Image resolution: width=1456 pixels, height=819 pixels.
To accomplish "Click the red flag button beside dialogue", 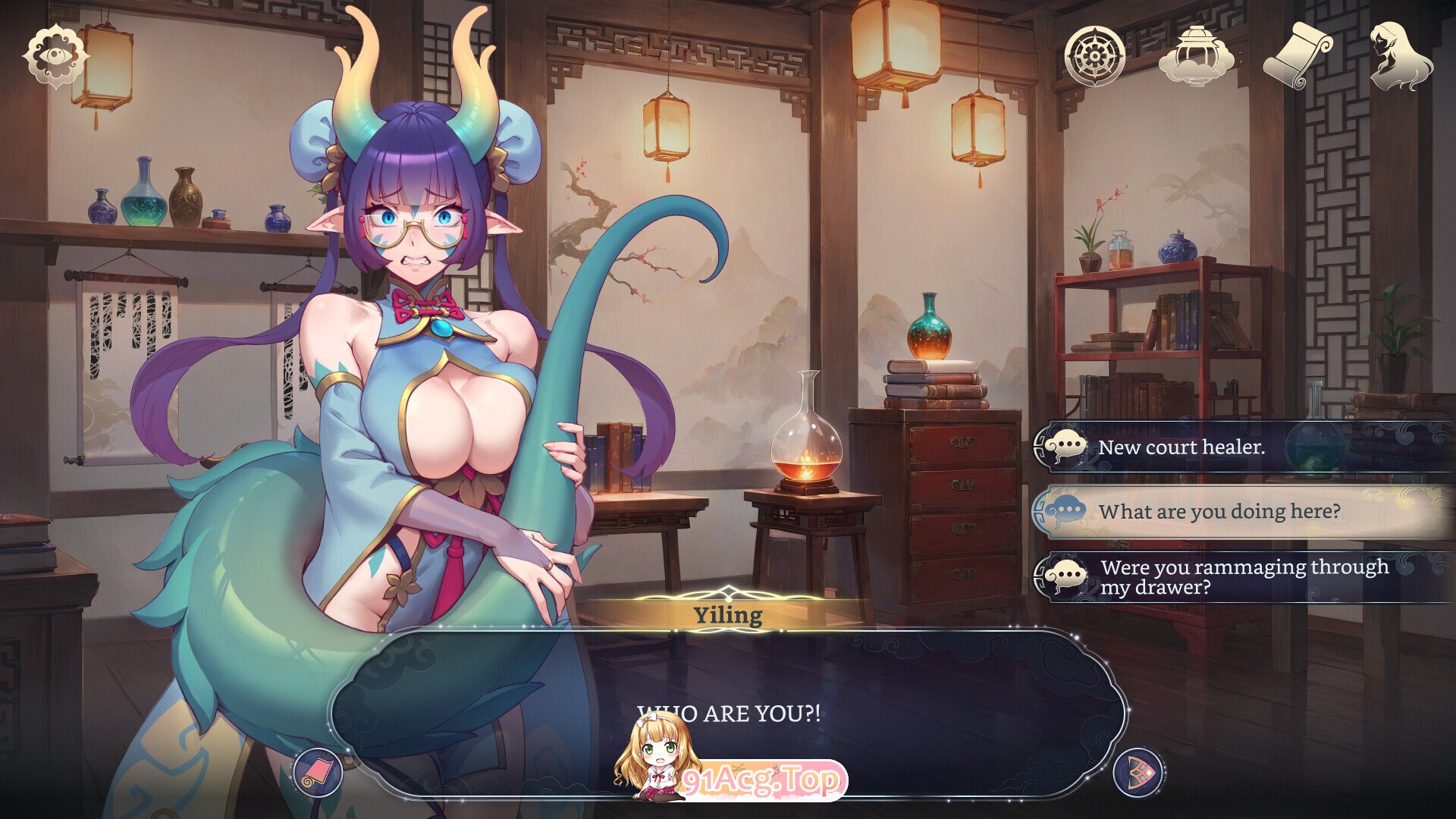I will (x=318, y=773).
